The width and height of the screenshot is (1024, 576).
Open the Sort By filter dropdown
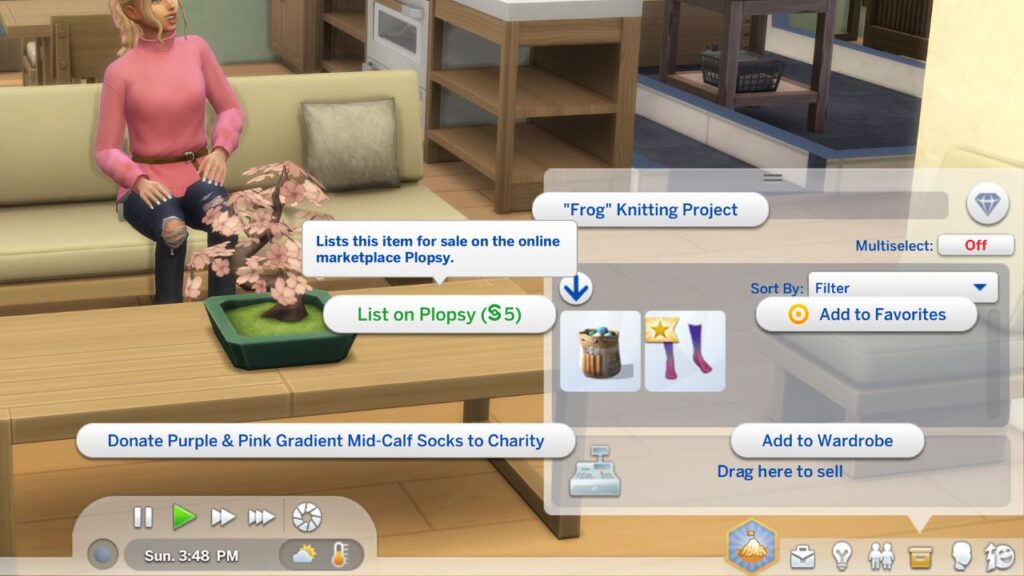[903, 288]
